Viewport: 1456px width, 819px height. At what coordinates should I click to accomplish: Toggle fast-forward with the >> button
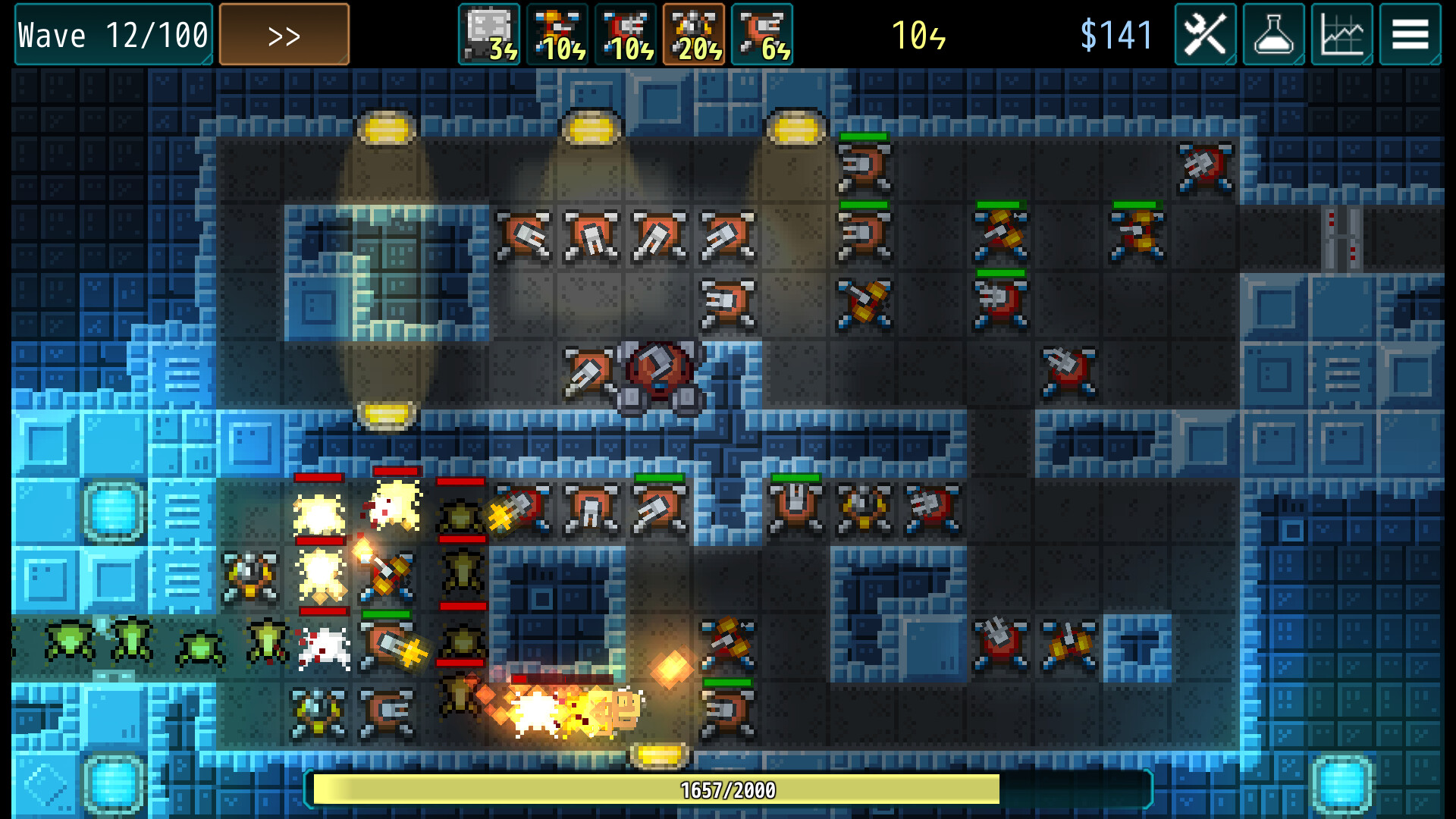tap(284, 33)
